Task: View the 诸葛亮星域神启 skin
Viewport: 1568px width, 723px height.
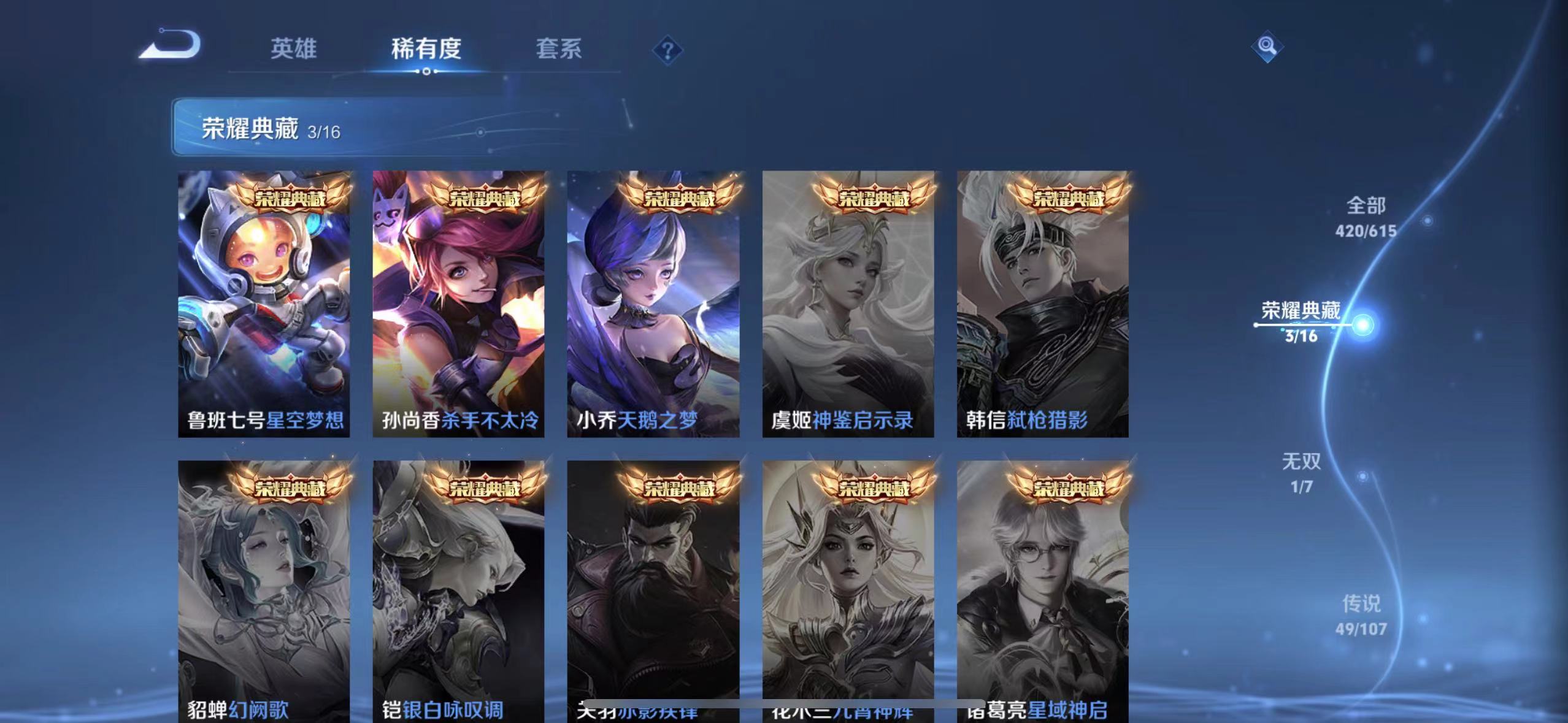Action: (x=1043, y=589)
